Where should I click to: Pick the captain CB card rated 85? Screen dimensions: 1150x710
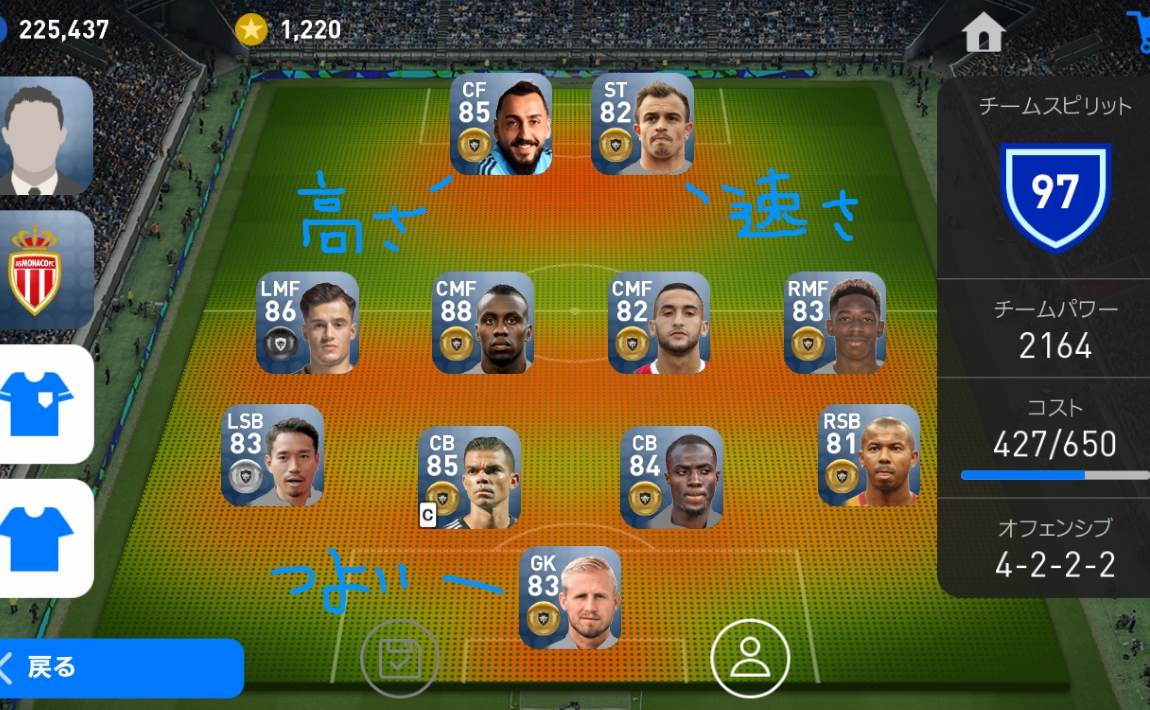click(x=469, y=477)
